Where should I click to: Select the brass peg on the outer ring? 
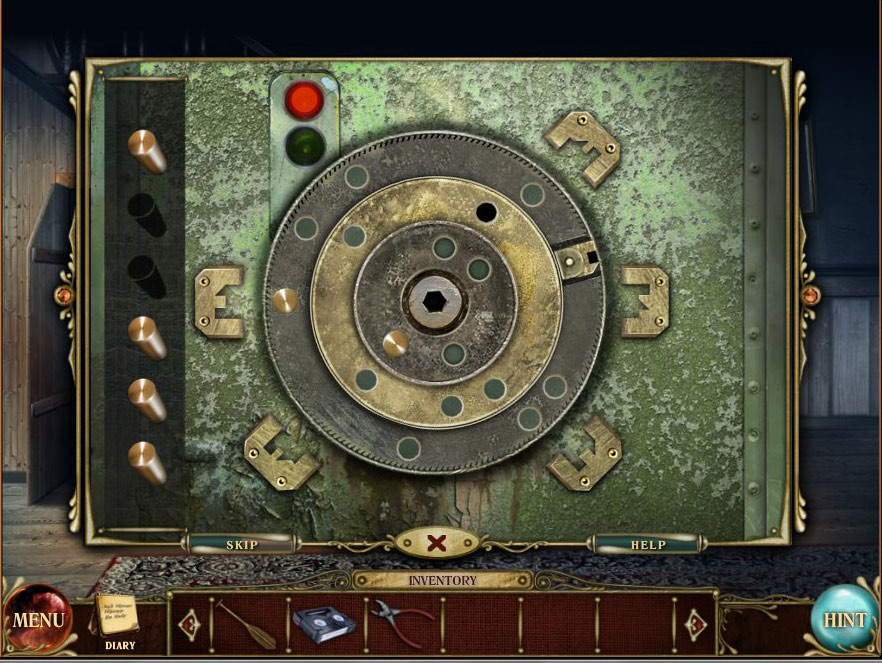285,299
